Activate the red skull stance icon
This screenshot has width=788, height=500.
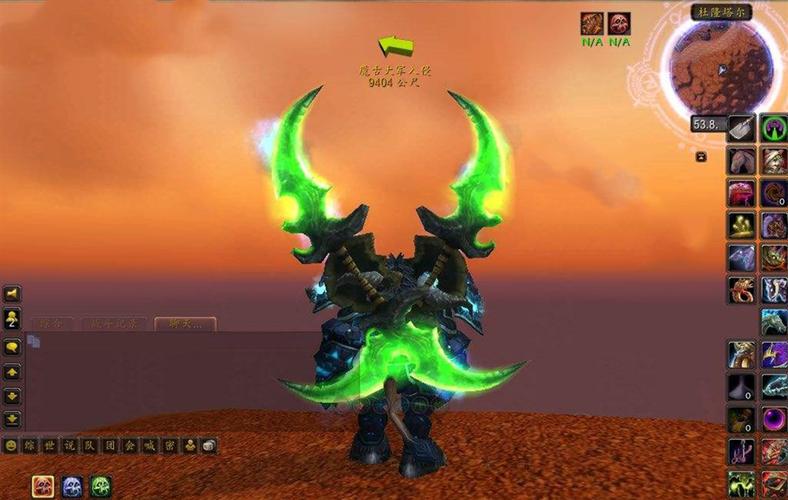click(x=43, y=486)
